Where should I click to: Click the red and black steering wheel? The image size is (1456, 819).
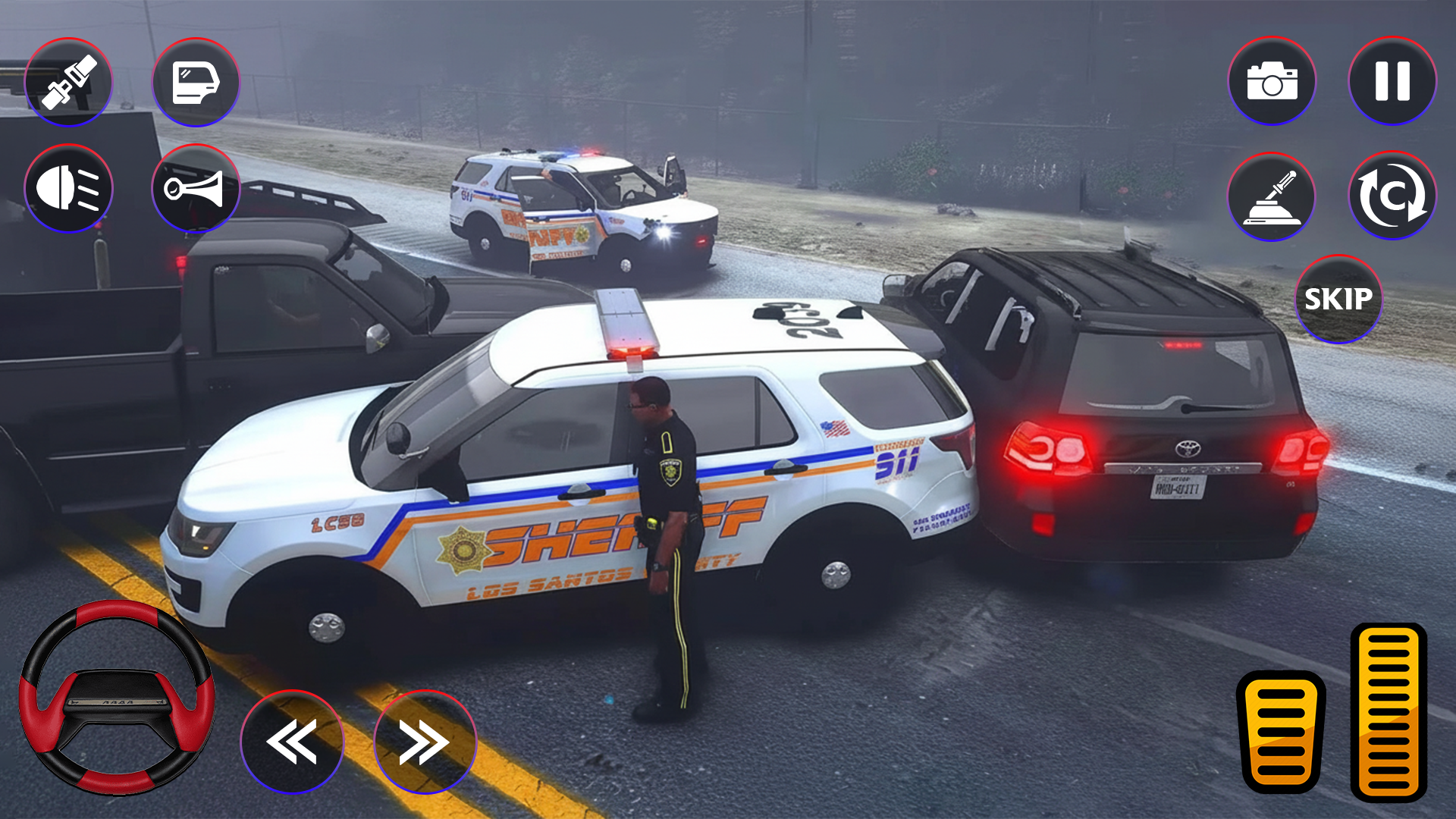(117, 698)
